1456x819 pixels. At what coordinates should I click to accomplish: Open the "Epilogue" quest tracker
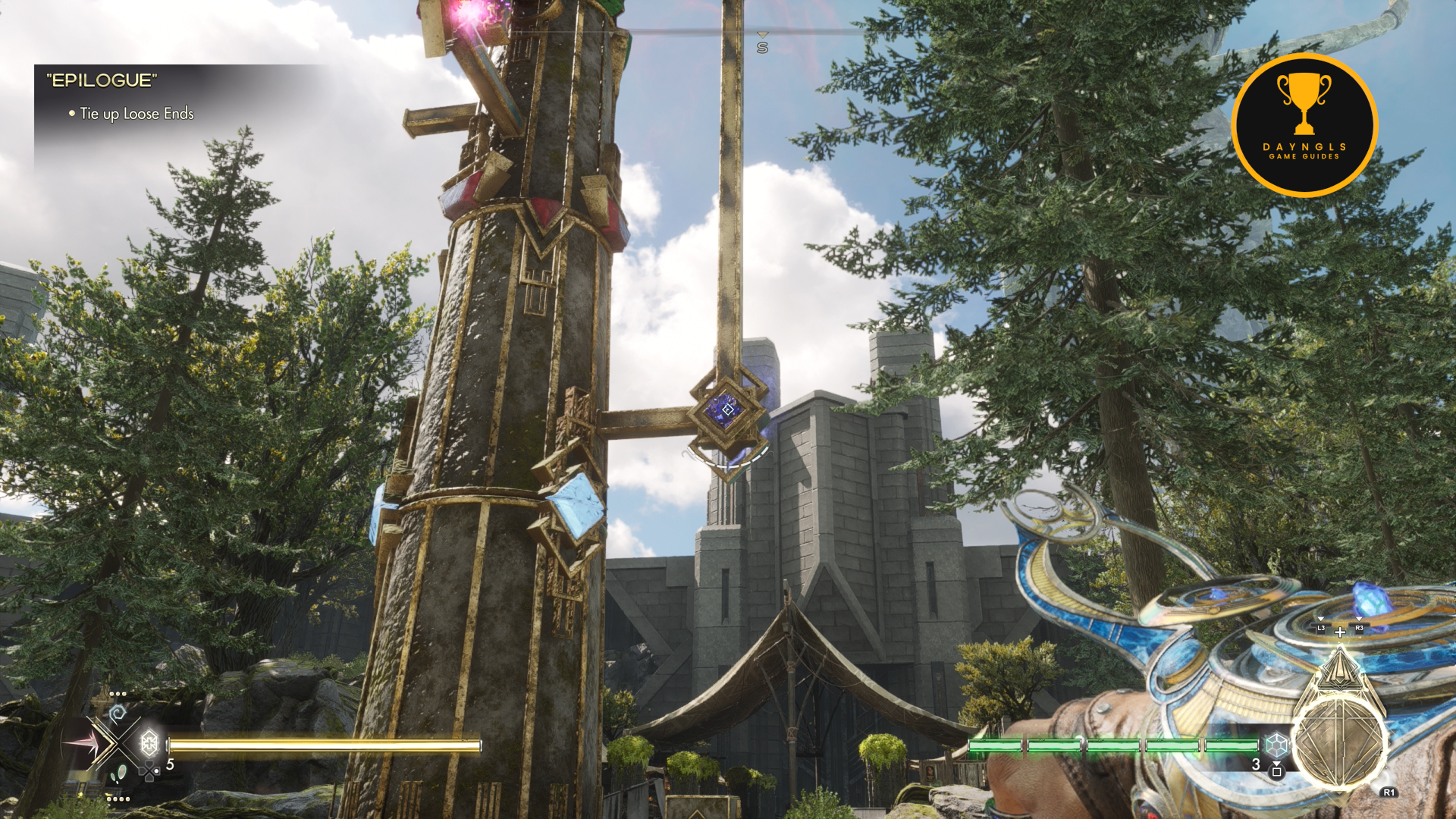[102, 80]
